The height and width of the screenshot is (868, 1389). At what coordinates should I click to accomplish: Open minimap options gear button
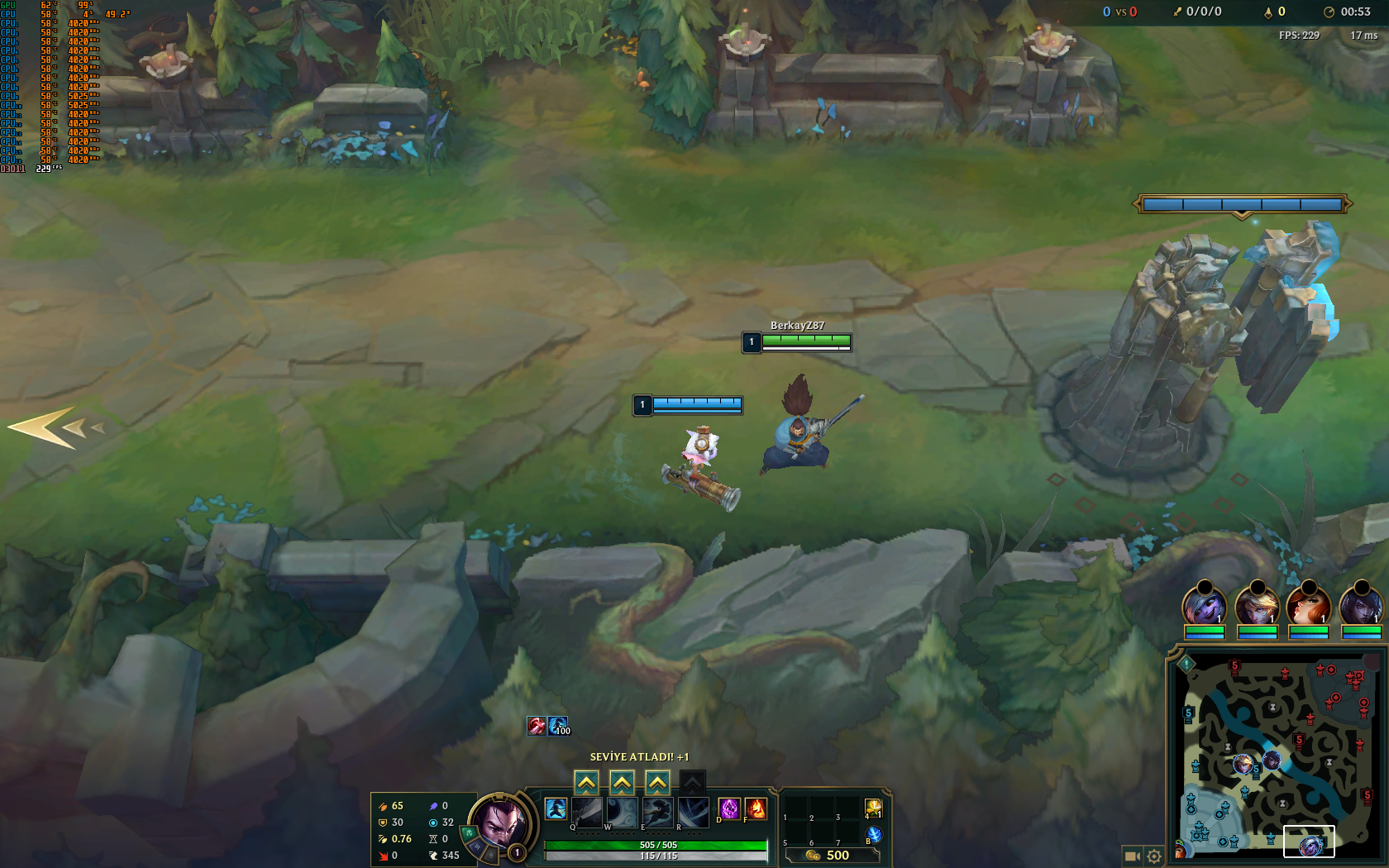(x=1154, y=856)
